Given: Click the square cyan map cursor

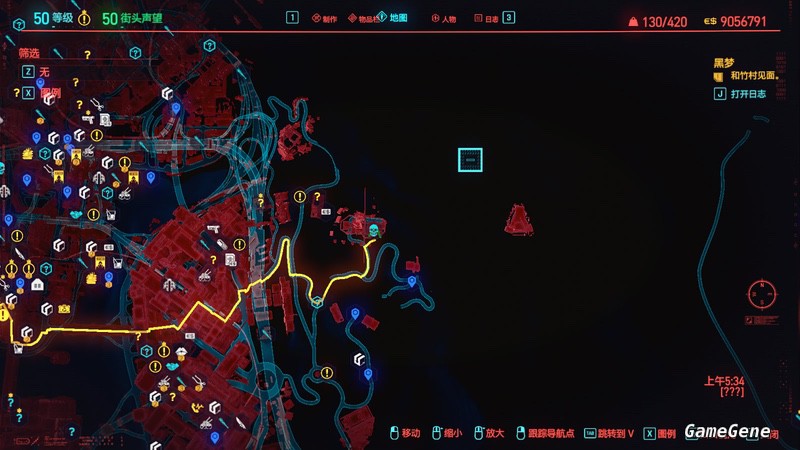Looking at the screenshot, I should click(470, 159).
